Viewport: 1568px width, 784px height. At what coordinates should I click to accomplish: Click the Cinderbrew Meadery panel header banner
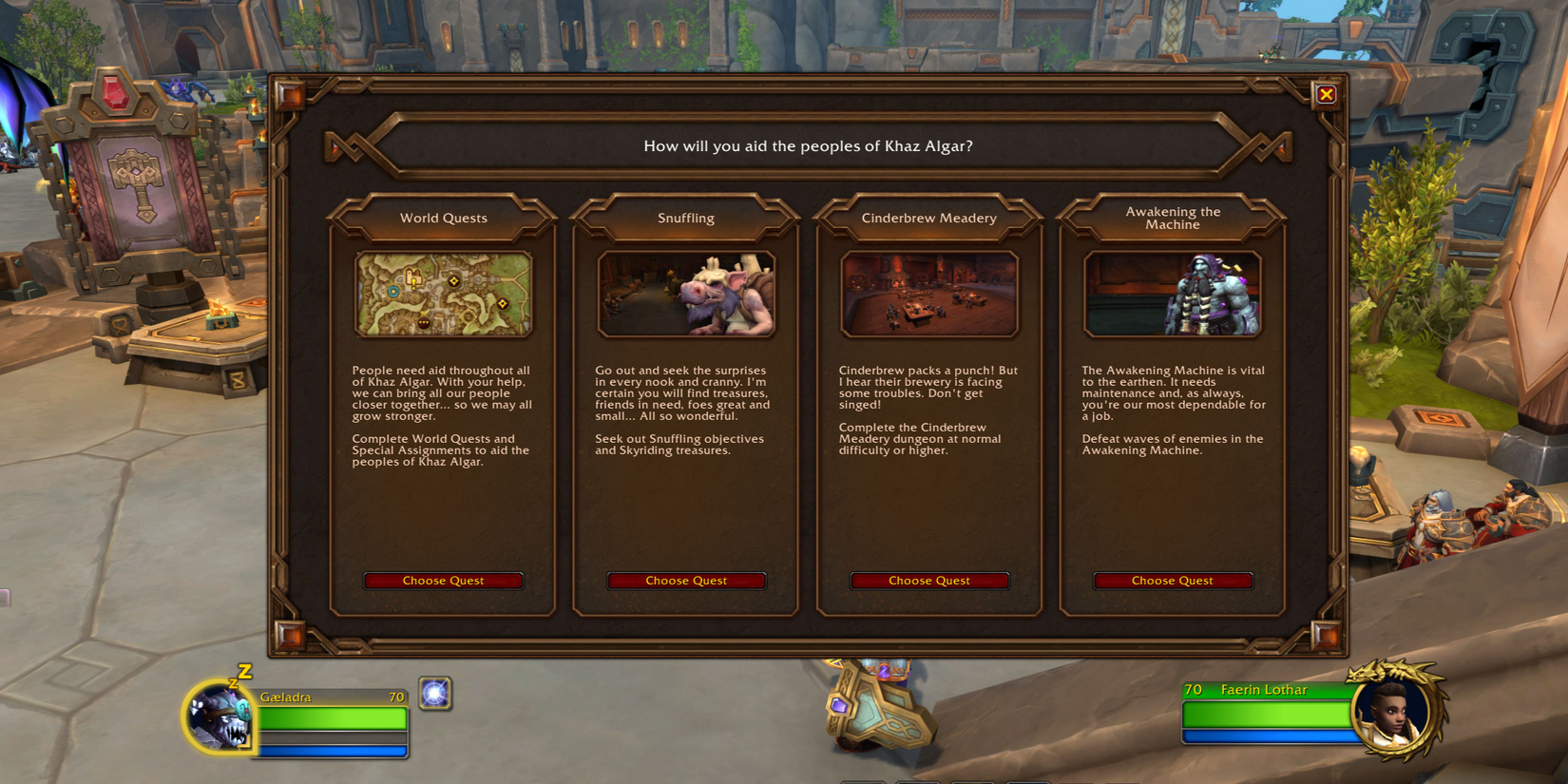click(929, 218)
